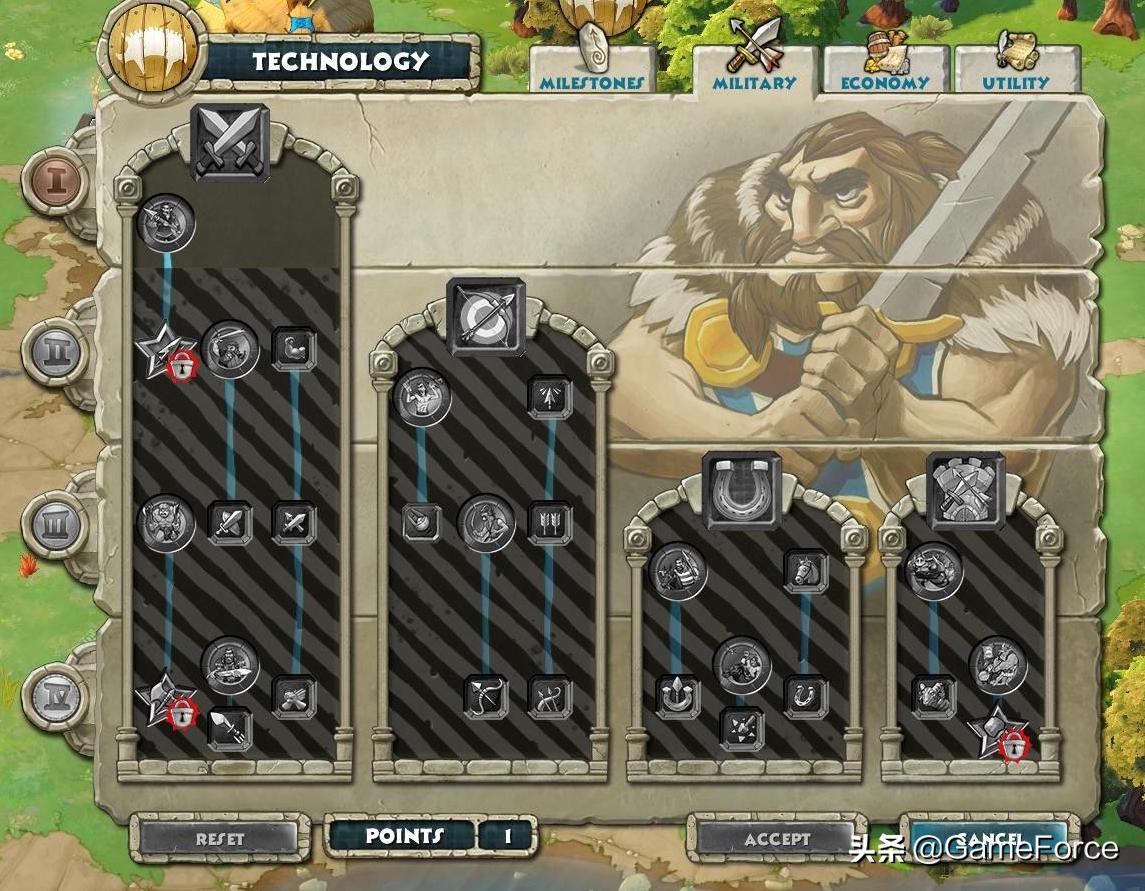Select the Age II round stone button
This screenshot has height=891, width=1145.
pyautogui.click(x=56, y=352)
